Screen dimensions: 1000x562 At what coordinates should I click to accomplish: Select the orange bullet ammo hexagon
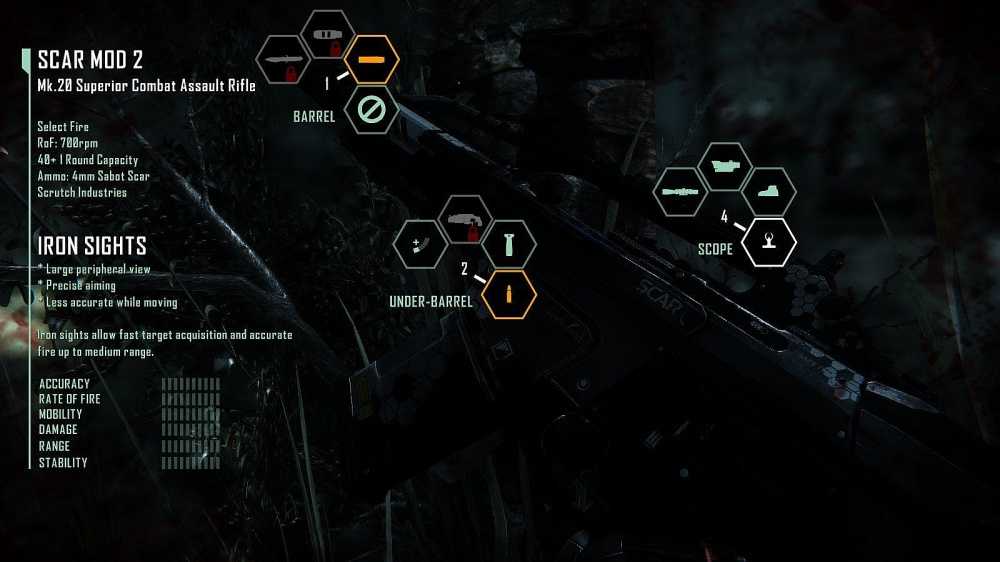coord(509,294)
